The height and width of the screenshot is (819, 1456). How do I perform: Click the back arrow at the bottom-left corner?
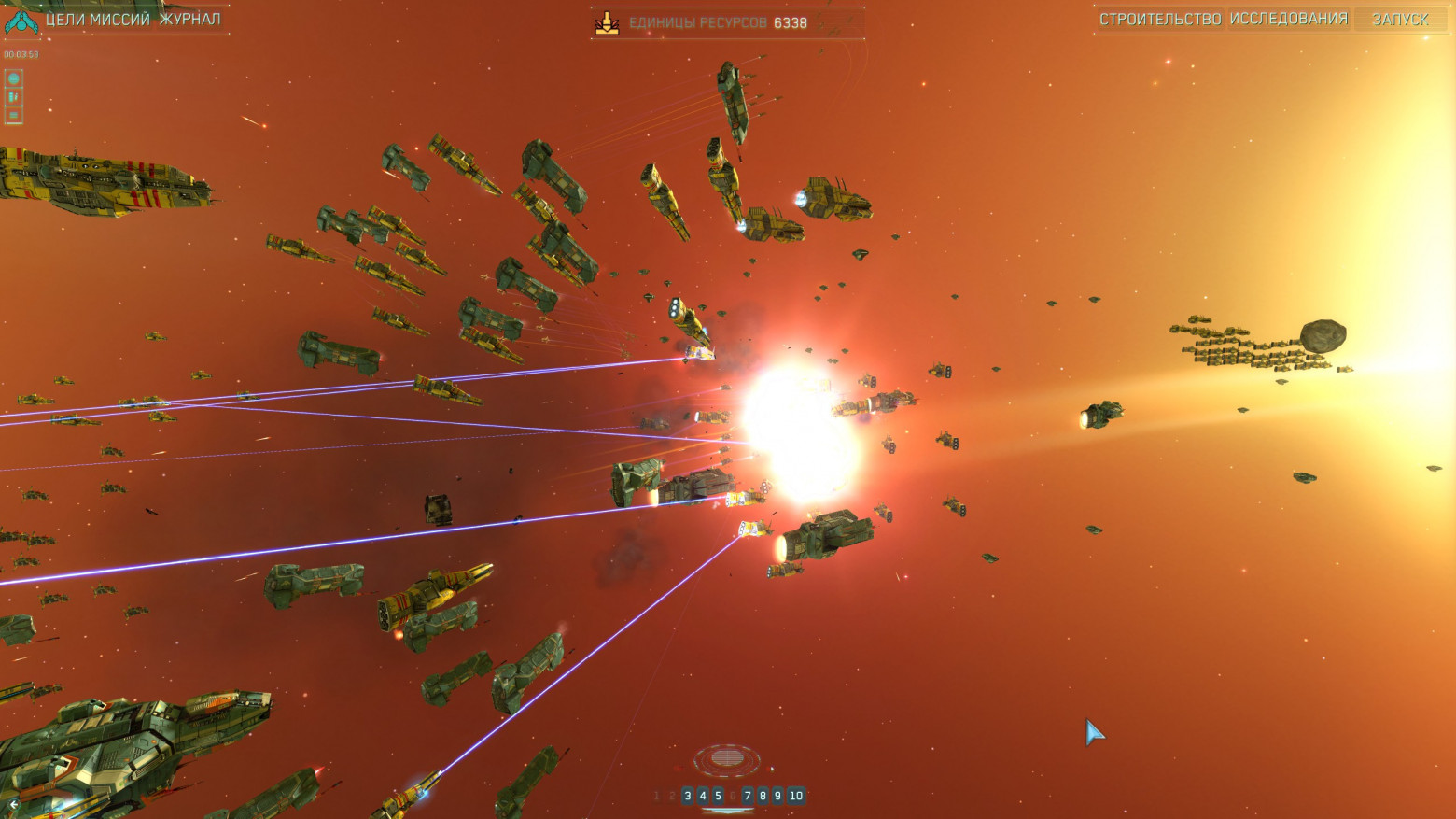click(13, 803)
